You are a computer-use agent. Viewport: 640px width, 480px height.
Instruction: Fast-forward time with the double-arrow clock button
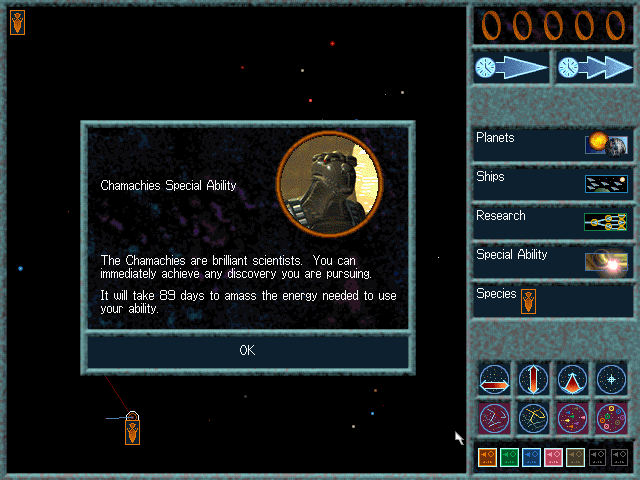pos(594,67)
